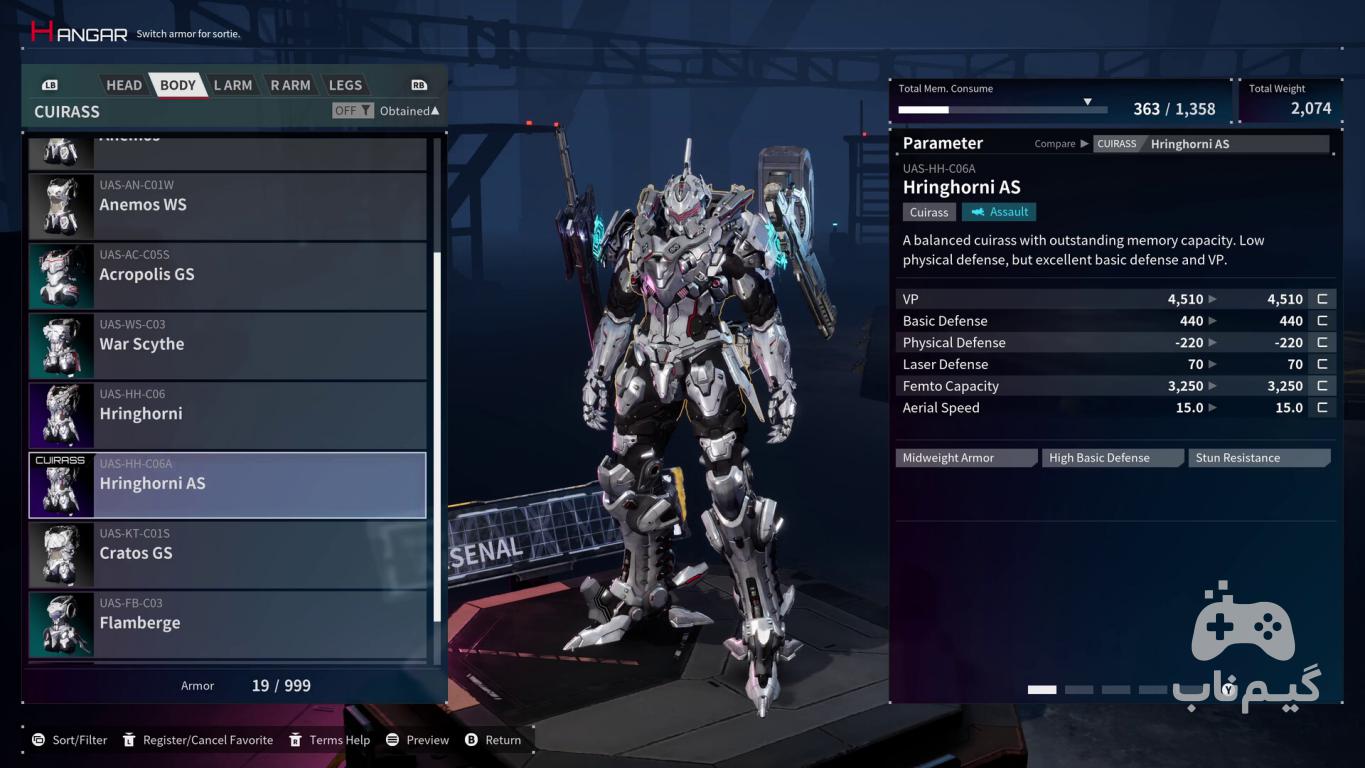Open the L ARM tab
This screenshot has height=768, width=1365.
point(233,85)
